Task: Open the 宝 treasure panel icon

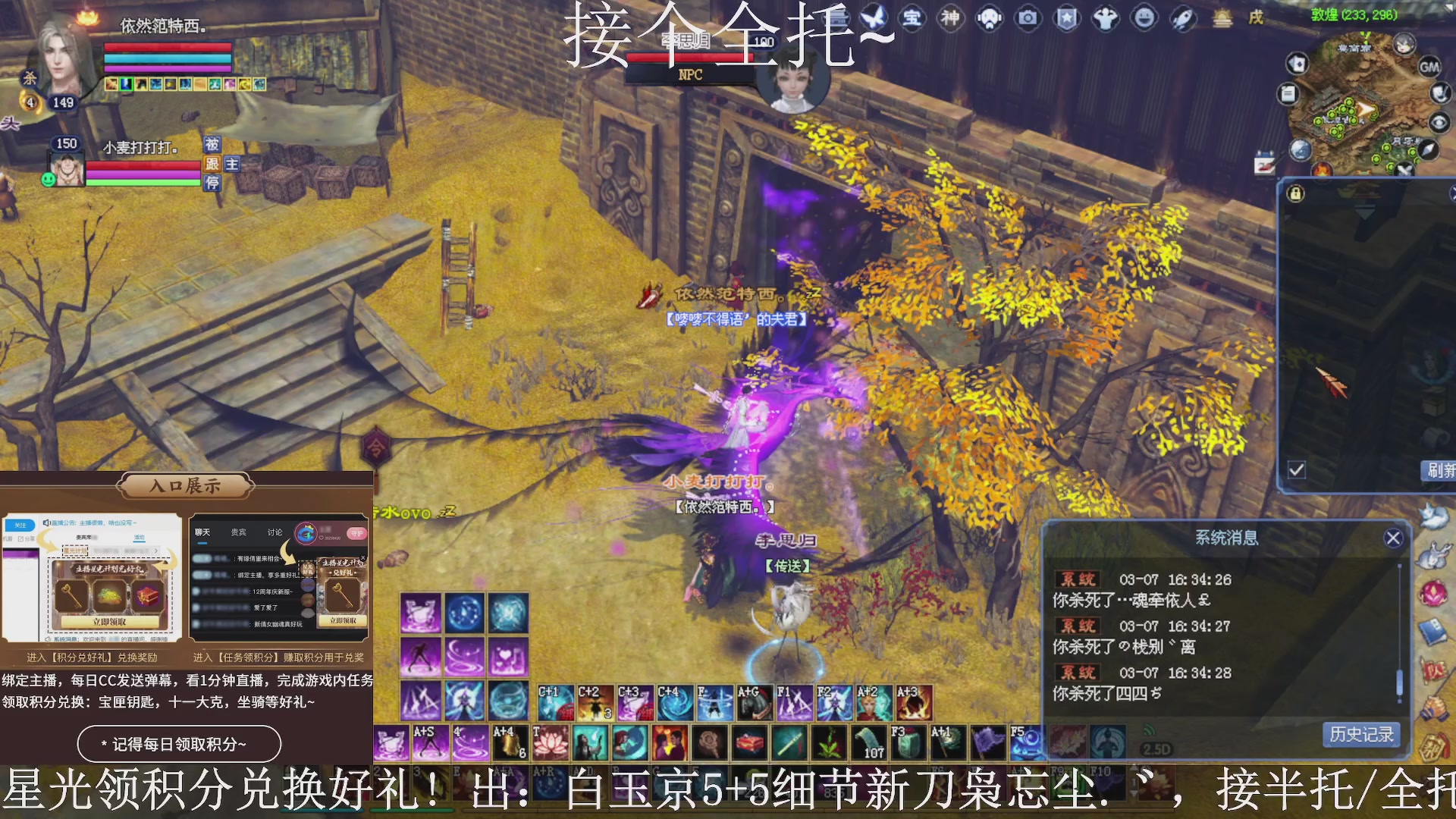Action: [912, 19]
